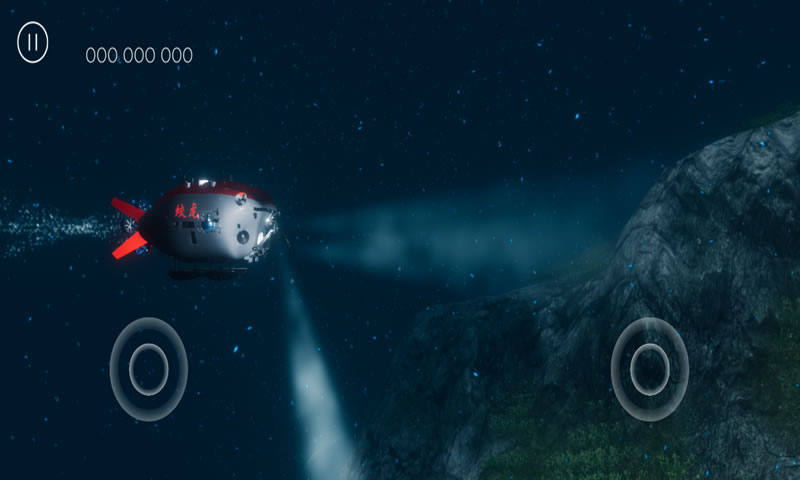Pause the game with the pause button

click(33, 43)
